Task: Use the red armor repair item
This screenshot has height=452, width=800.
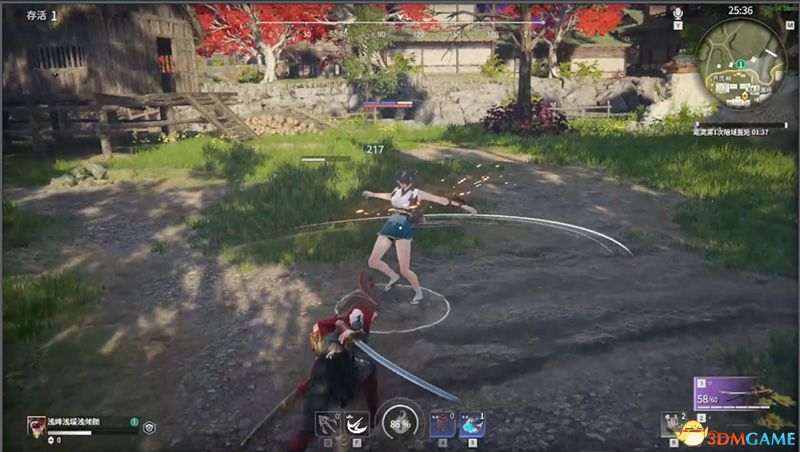Action: (x=442, y=424)
